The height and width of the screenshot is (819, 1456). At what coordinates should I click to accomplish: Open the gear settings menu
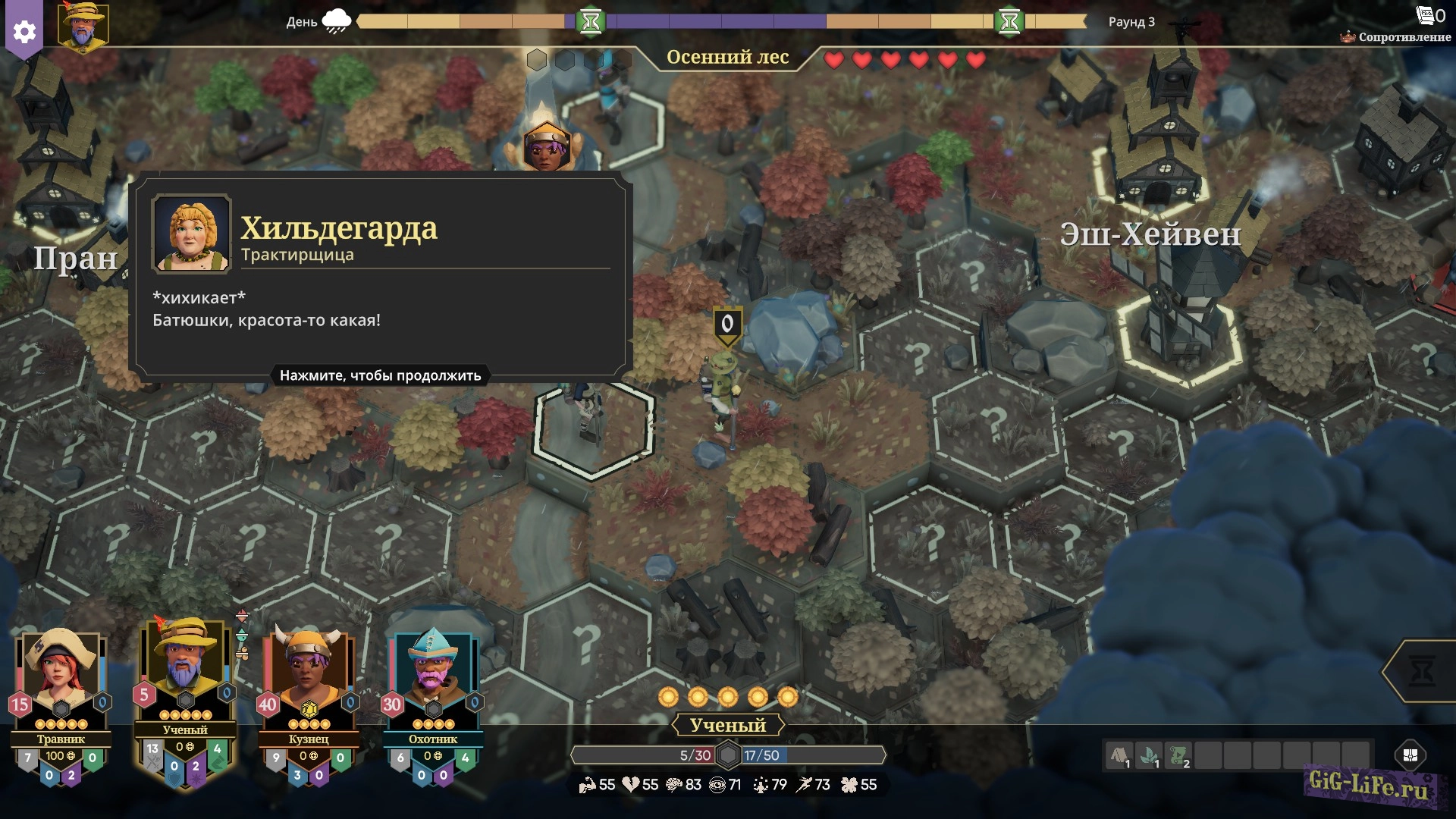[24, 32]
